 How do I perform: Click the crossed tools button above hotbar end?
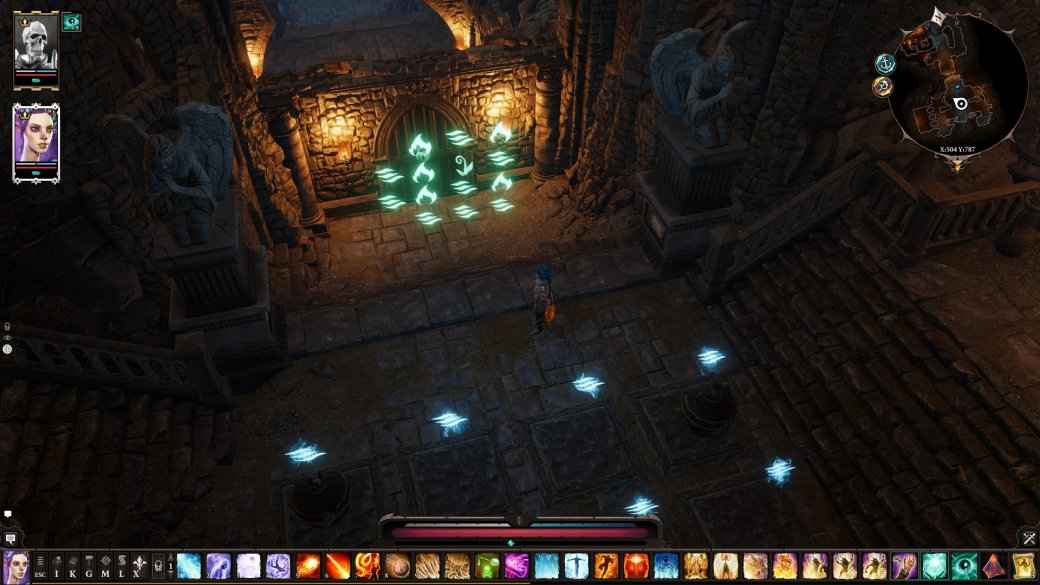click(x=1029, y=539)
